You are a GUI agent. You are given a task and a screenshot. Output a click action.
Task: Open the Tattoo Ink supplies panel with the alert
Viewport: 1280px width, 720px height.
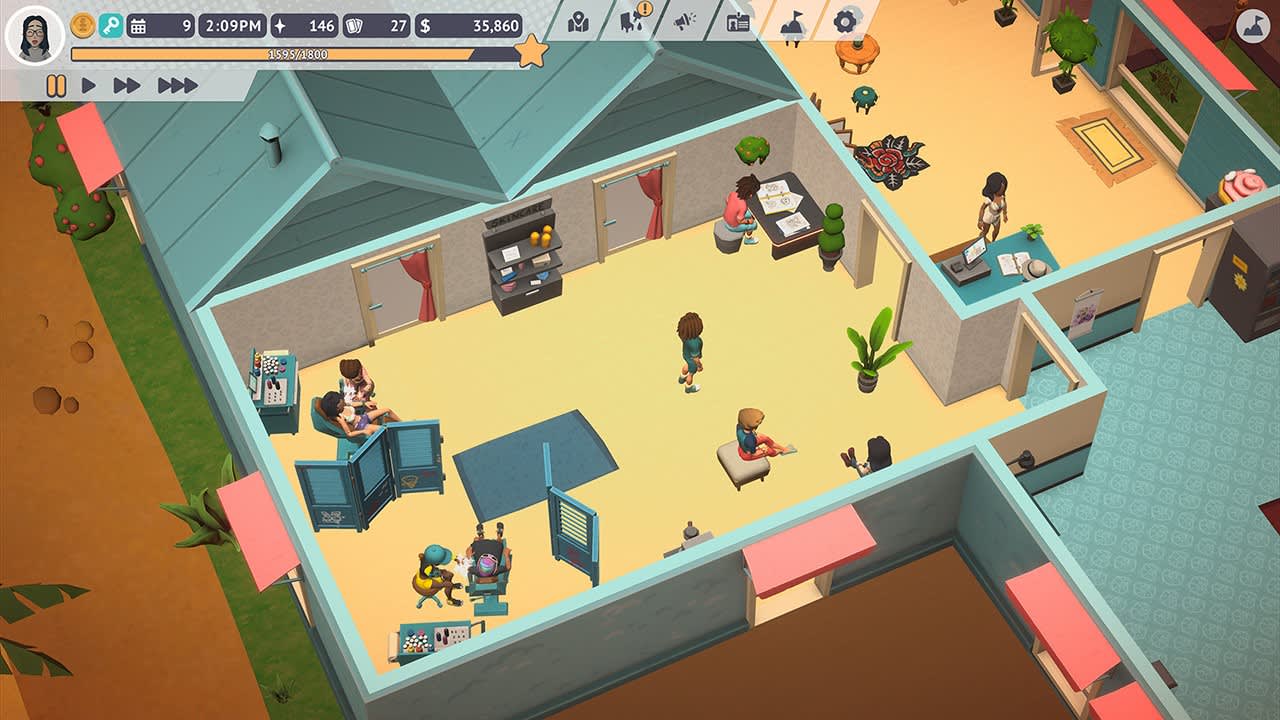(x=630, y=22)
